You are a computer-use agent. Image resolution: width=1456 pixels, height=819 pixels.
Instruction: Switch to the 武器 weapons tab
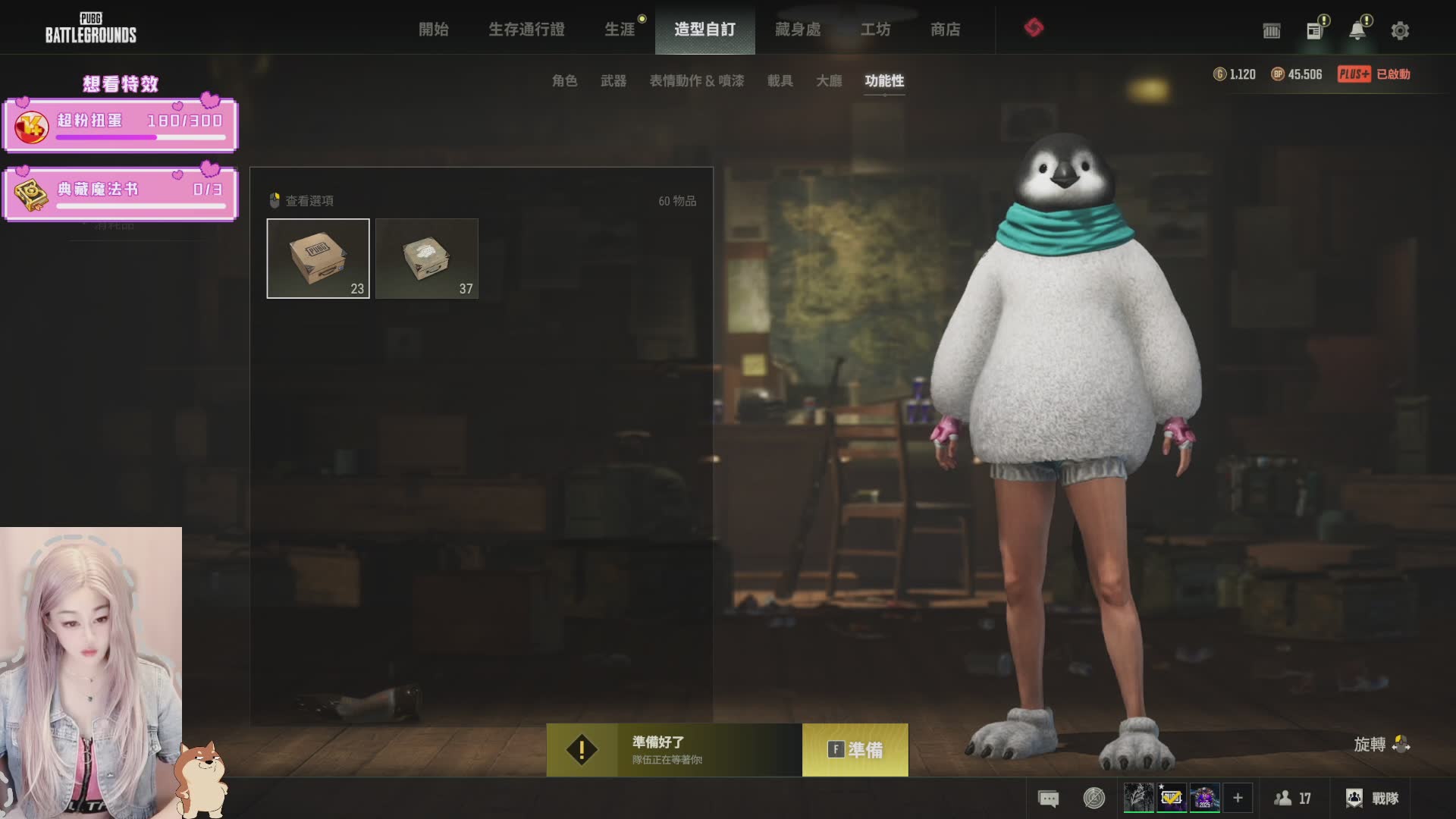(x=613, y=80)
